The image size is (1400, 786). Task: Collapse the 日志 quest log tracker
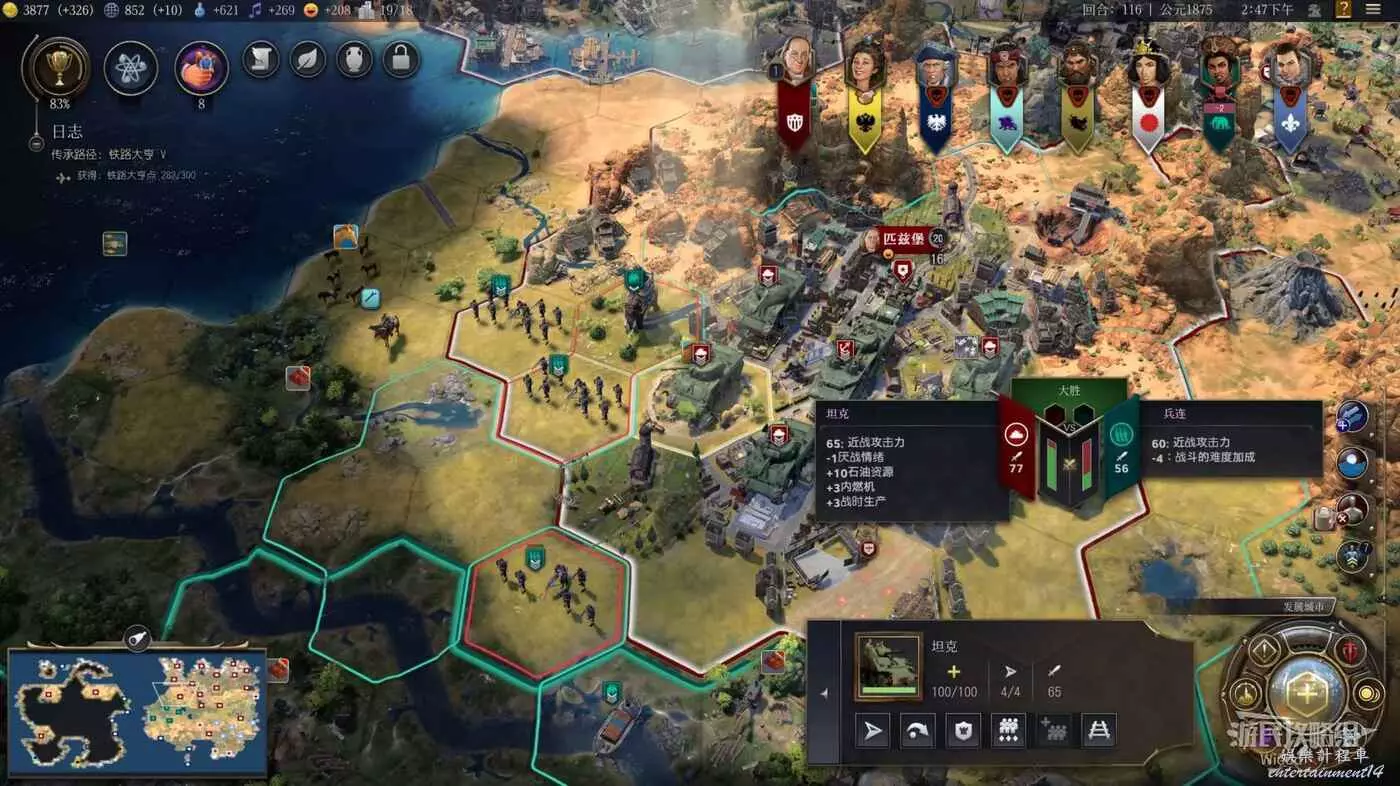(36, 144)
